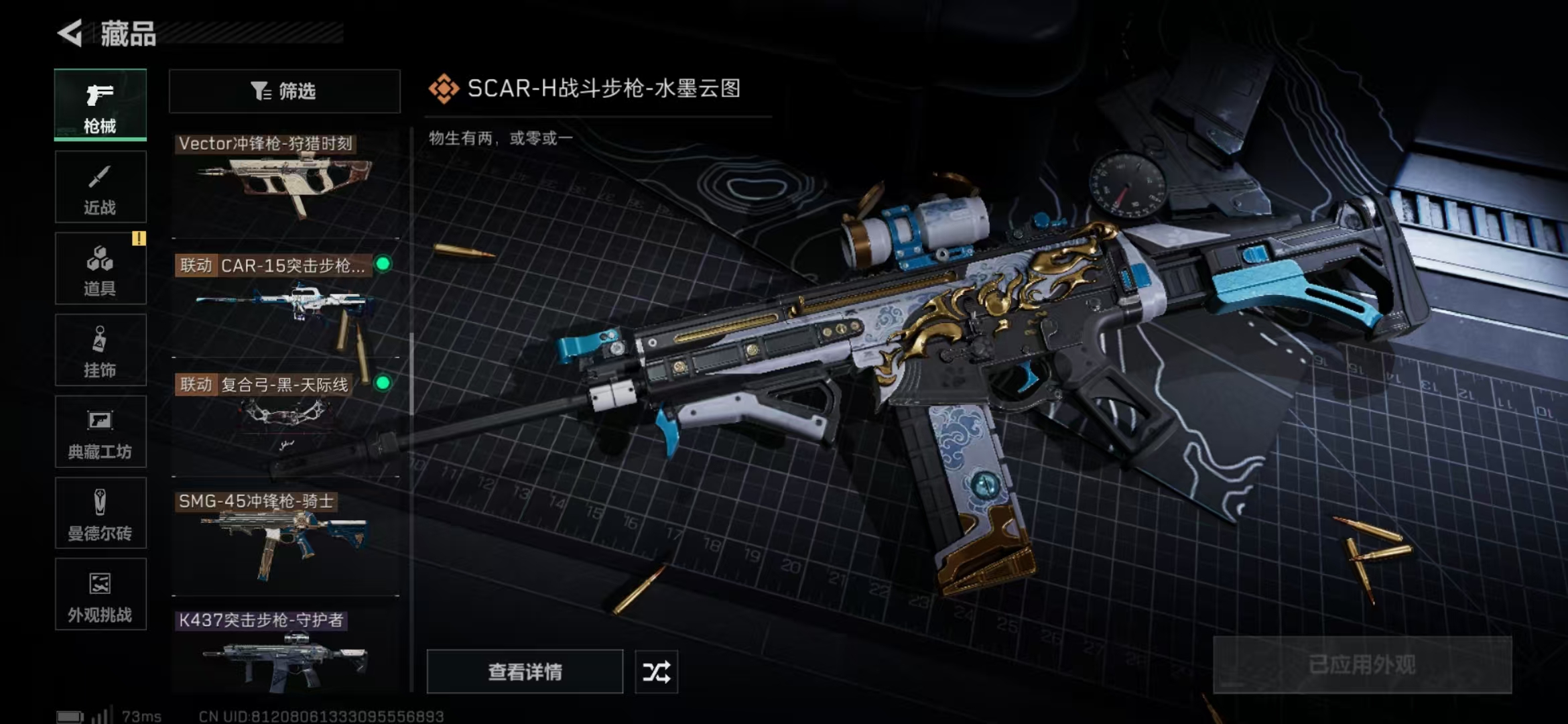Switch to the 外观挑战 challenges tab
This screenshot has width=1568, height=724.
tap(99, 582)
